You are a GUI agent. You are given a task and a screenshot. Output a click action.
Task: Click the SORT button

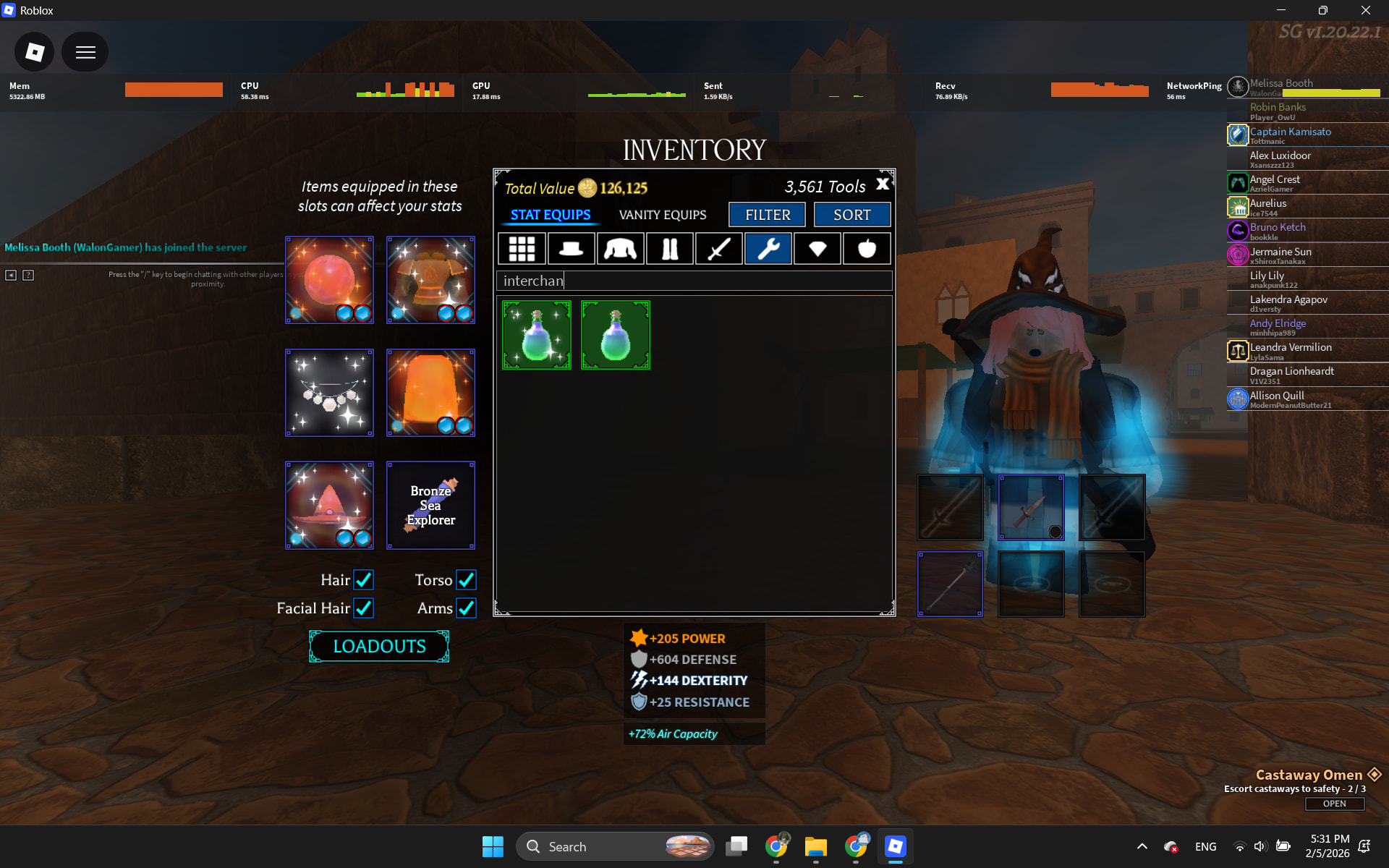[851, 215]
